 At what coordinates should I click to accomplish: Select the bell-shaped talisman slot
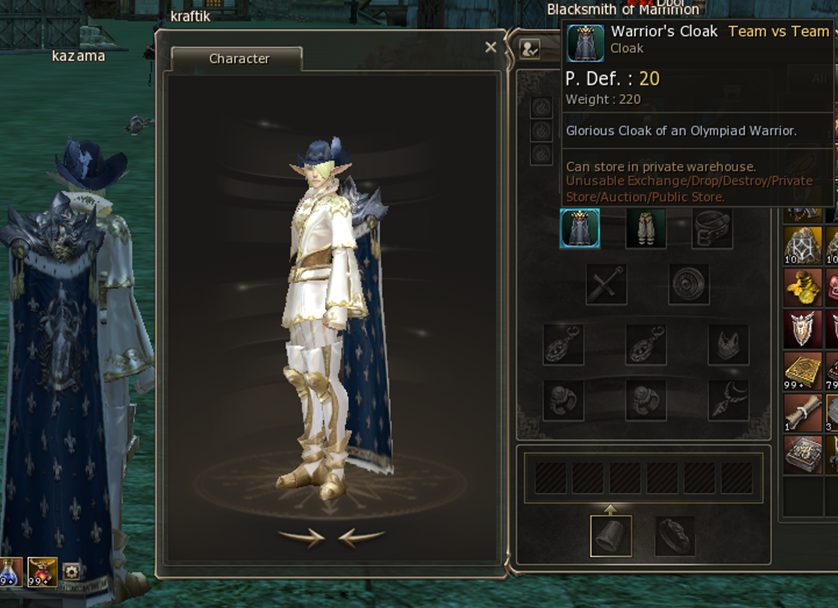click(x=610, y=536)
